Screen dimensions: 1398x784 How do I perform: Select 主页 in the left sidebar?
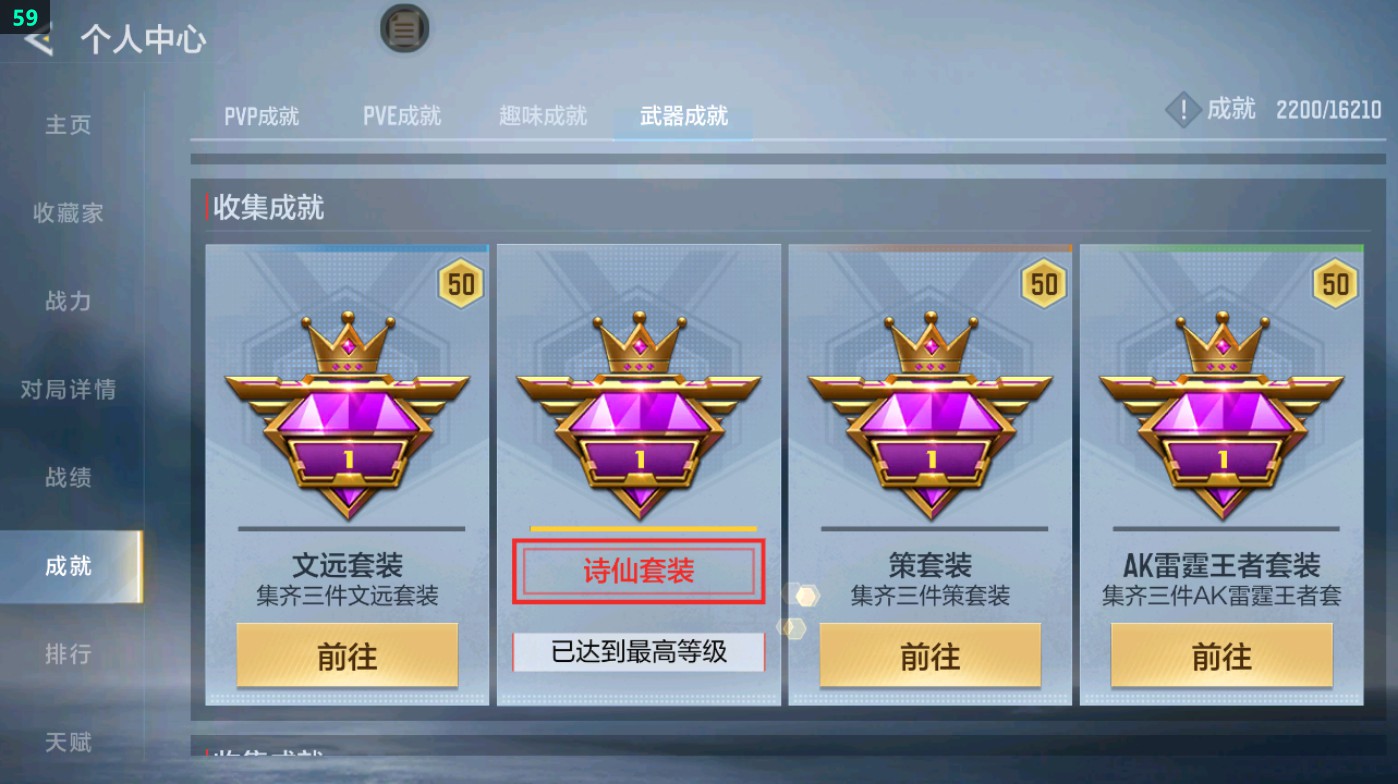[70, 124]
